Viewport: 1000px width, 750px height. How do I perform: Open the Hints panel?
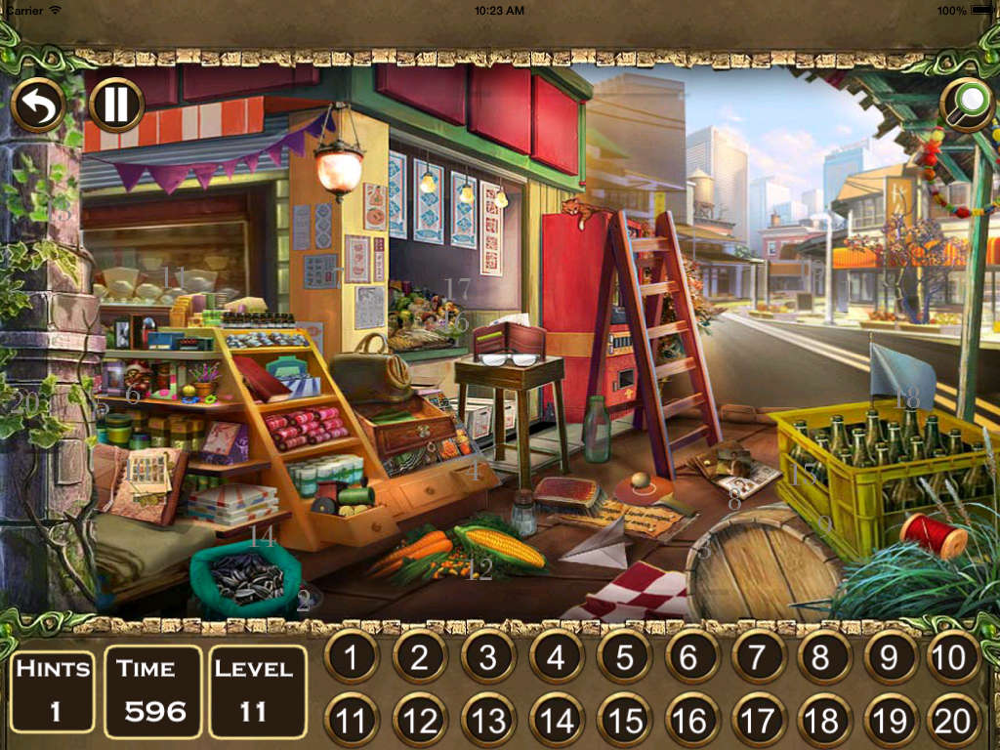point(53,690)
